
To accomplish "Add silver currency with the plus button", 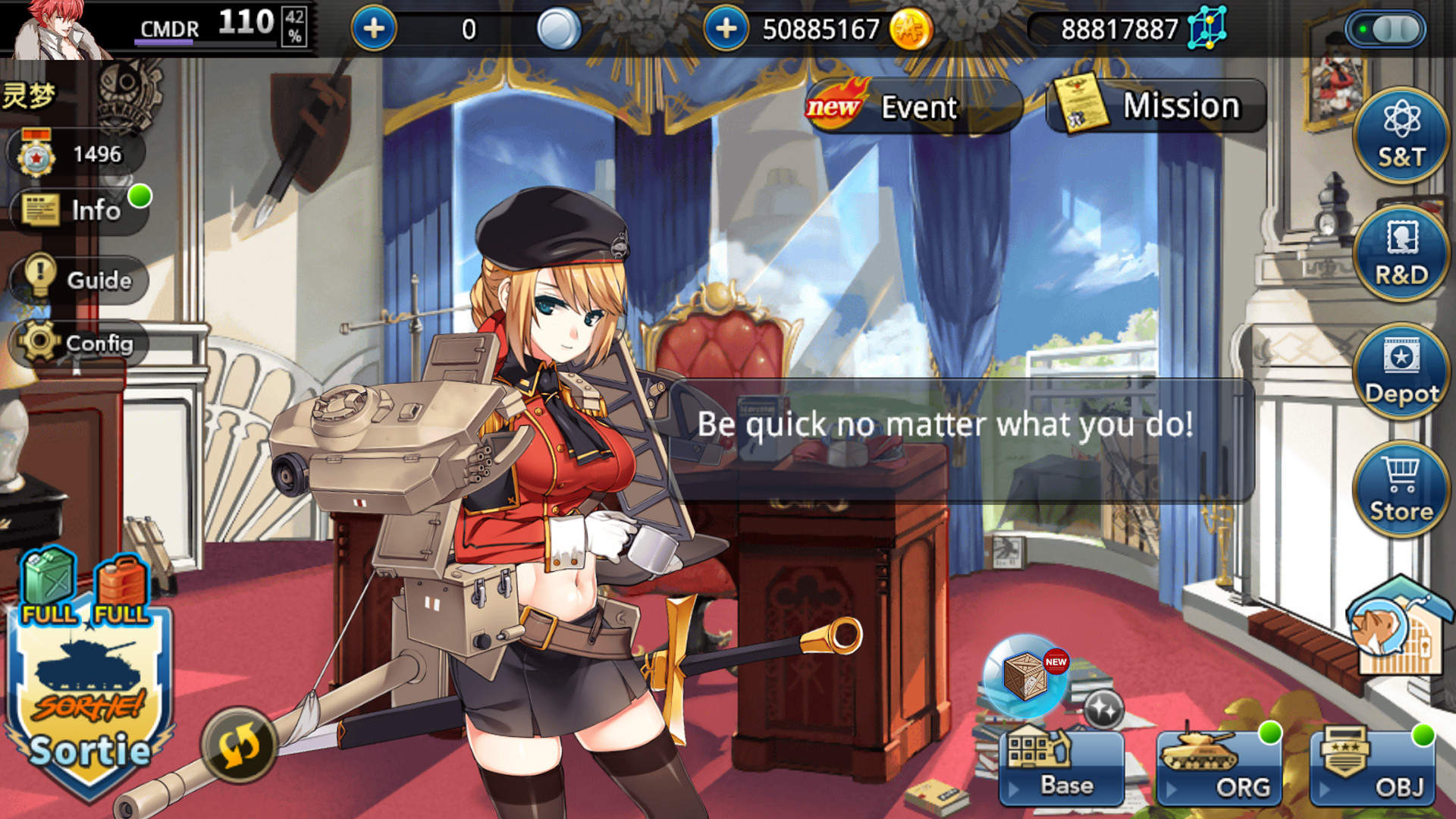I will pos(374,29).
